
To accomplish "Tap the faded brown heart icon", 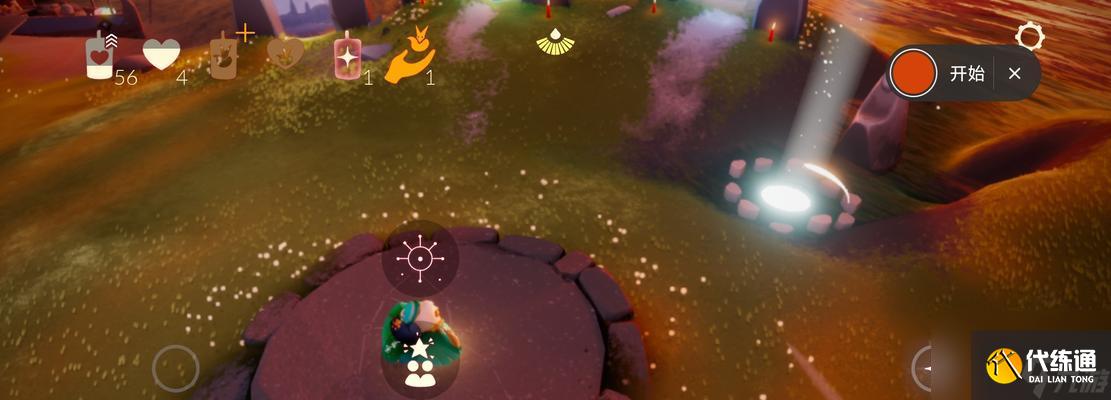I will coord(284,54).
